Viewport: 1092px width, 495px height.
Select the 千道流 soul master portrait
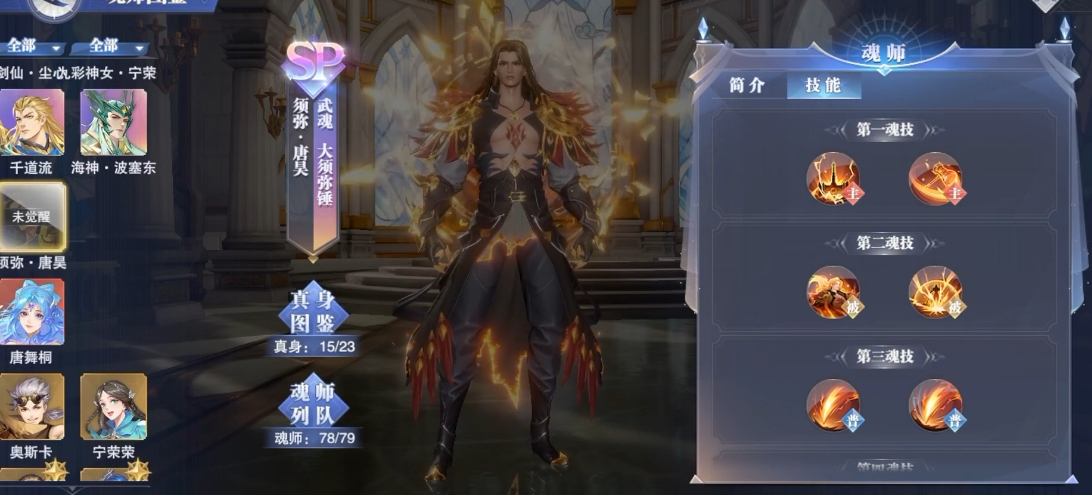(x=32, y=122)
